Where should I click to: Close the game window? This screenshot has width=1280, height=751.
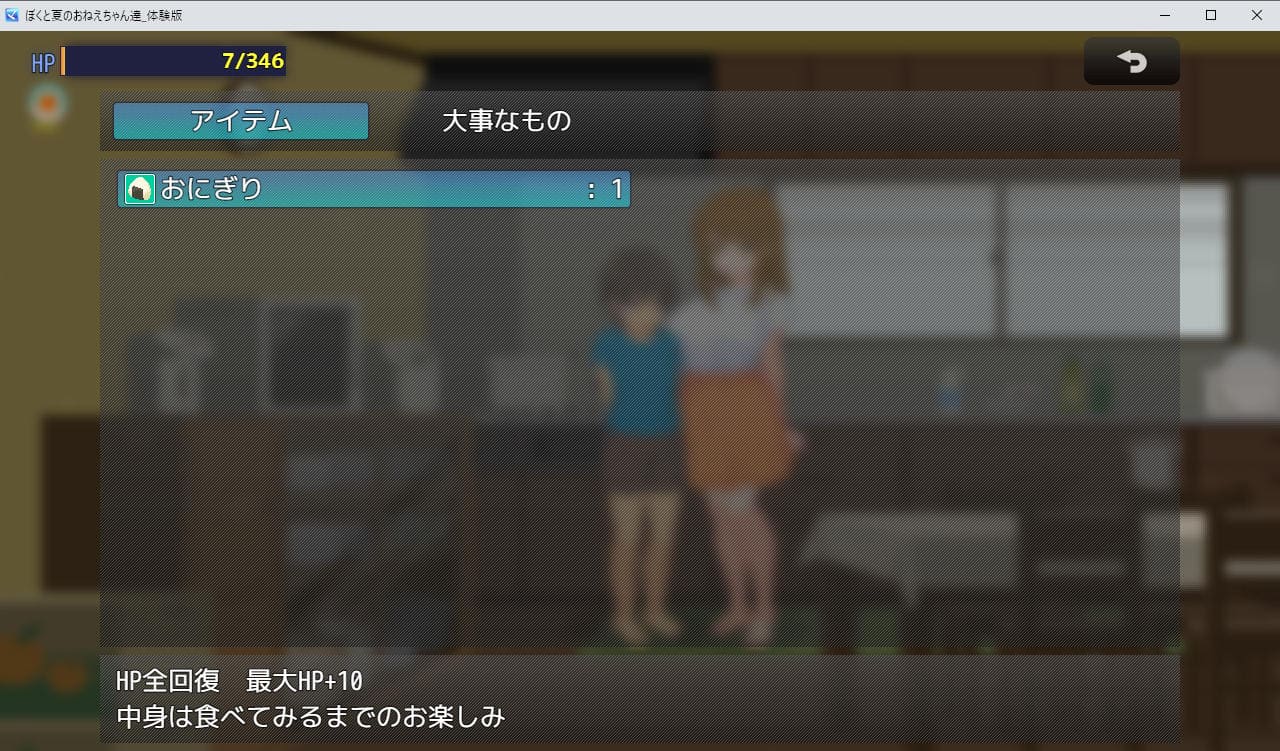1256,15
